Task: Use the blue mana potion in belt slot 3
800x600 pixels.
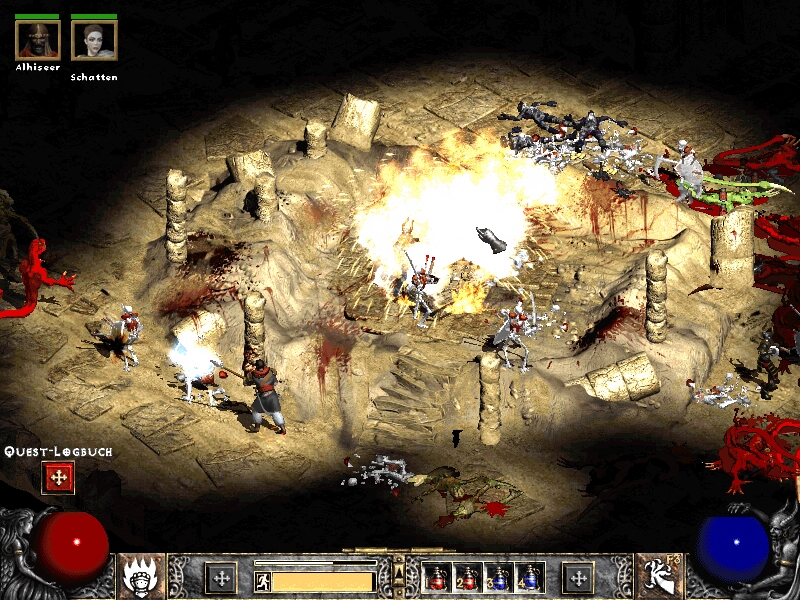Action: point(499,577)
